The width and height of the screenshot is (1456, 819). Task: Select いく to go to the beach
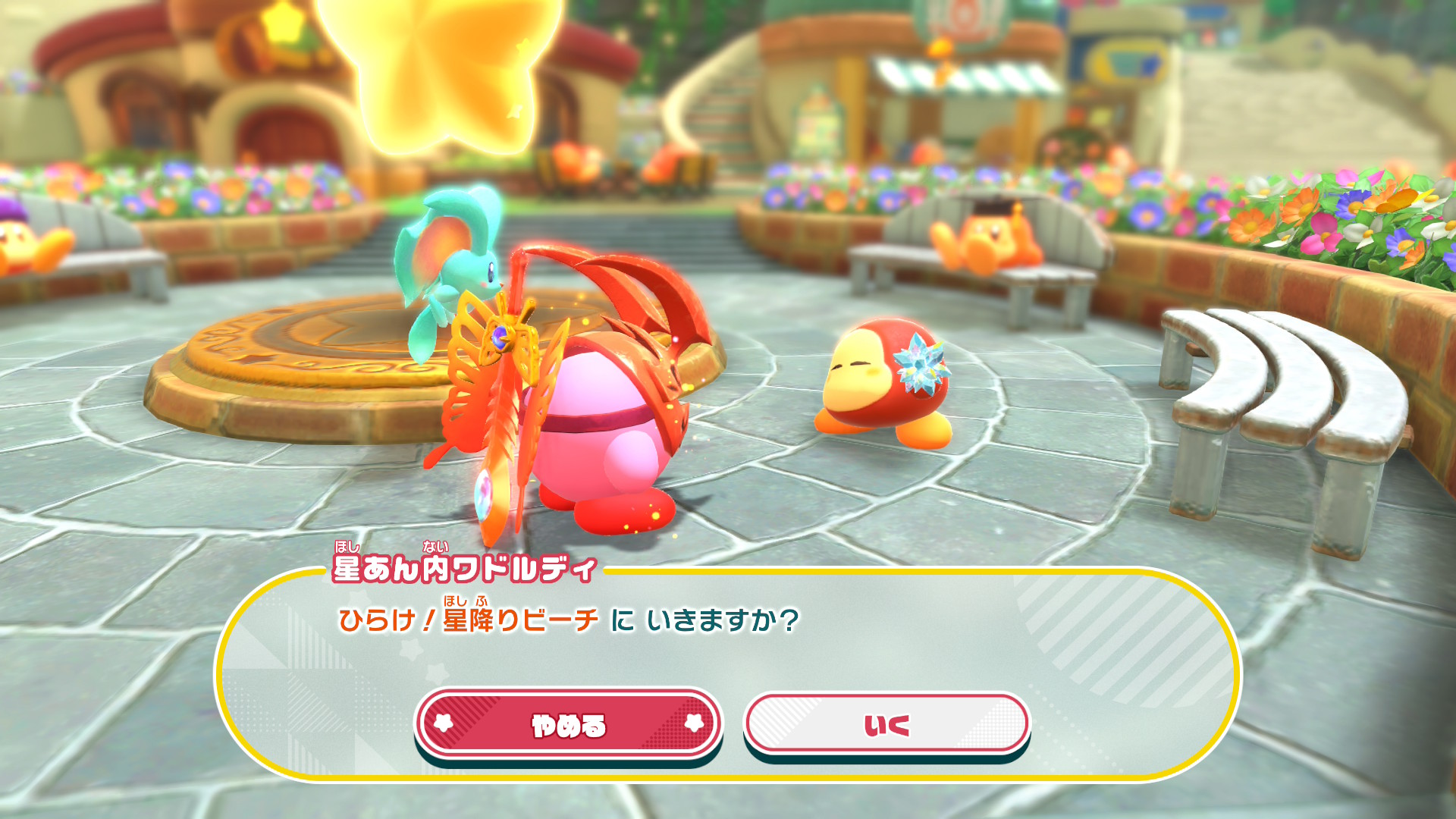pos(886,724)
